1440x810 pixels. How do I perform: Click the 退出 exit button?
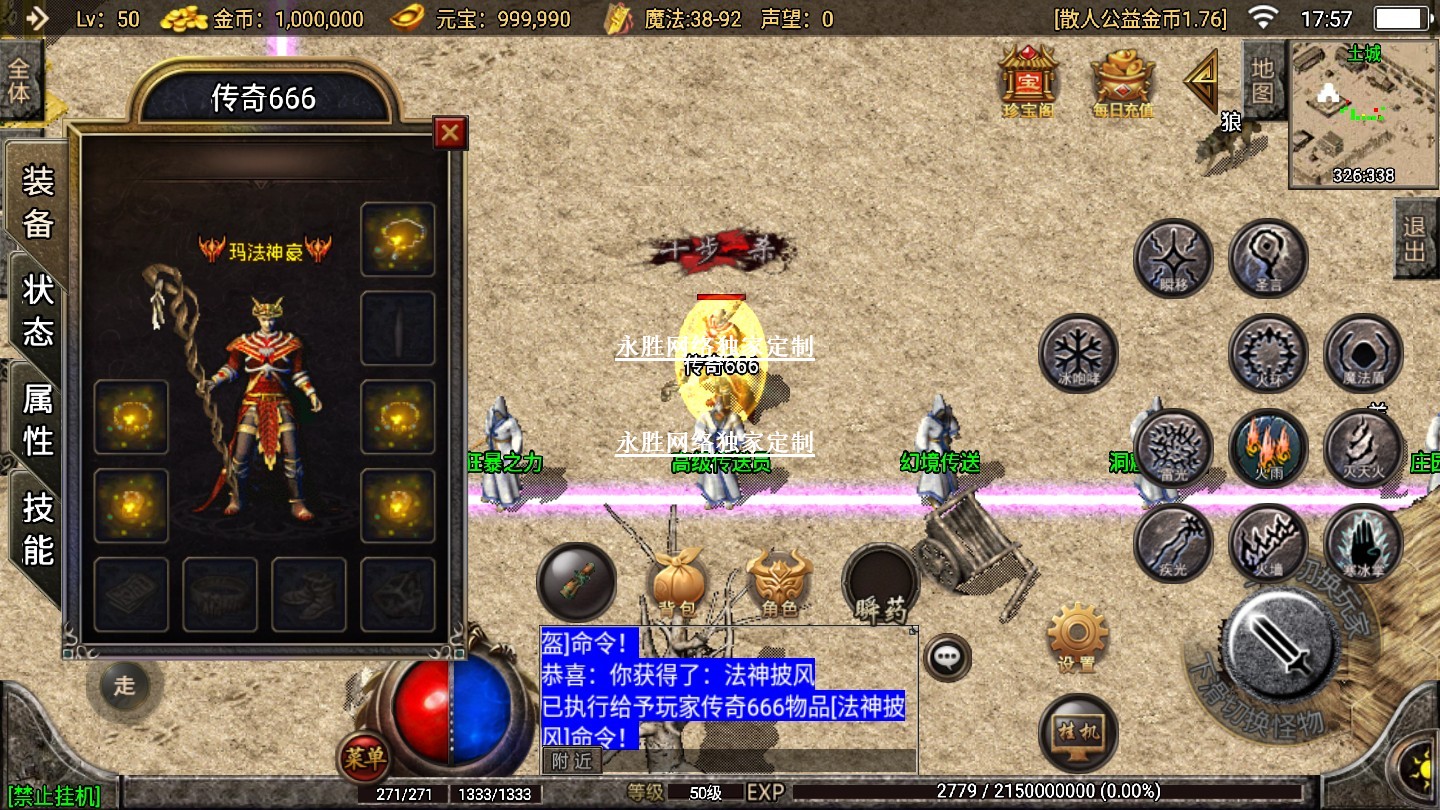coord(1414,239)
